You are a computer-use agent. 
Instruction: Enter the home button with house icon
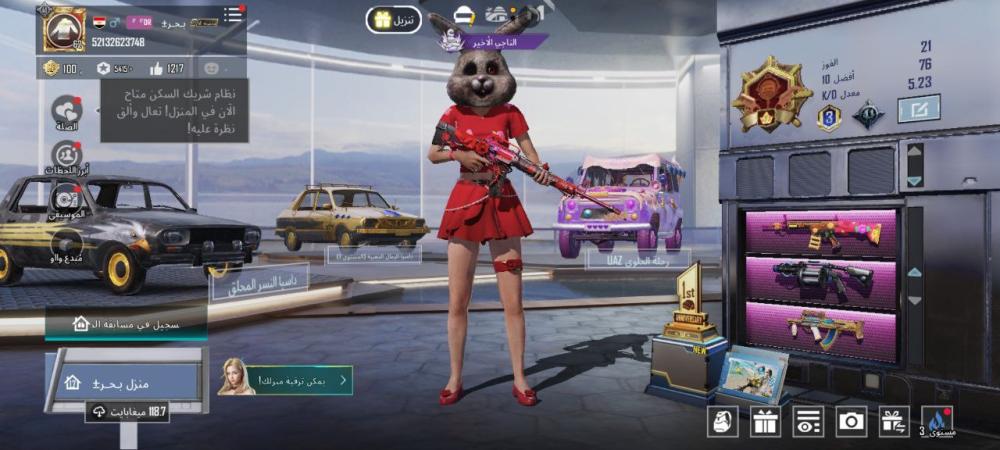tap(127, 383)
